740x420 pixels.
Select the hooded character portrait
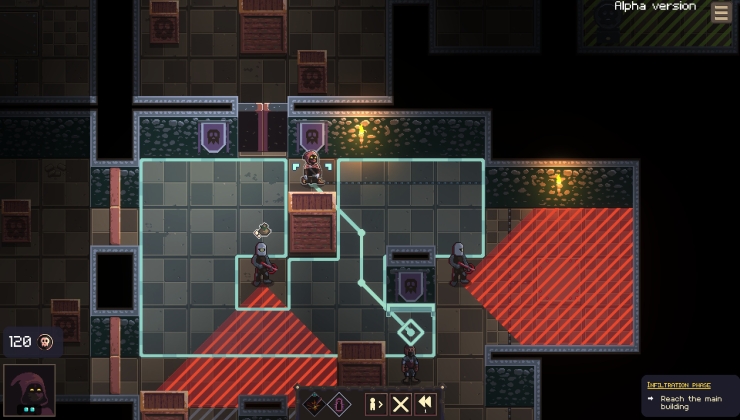pos(29,391)
